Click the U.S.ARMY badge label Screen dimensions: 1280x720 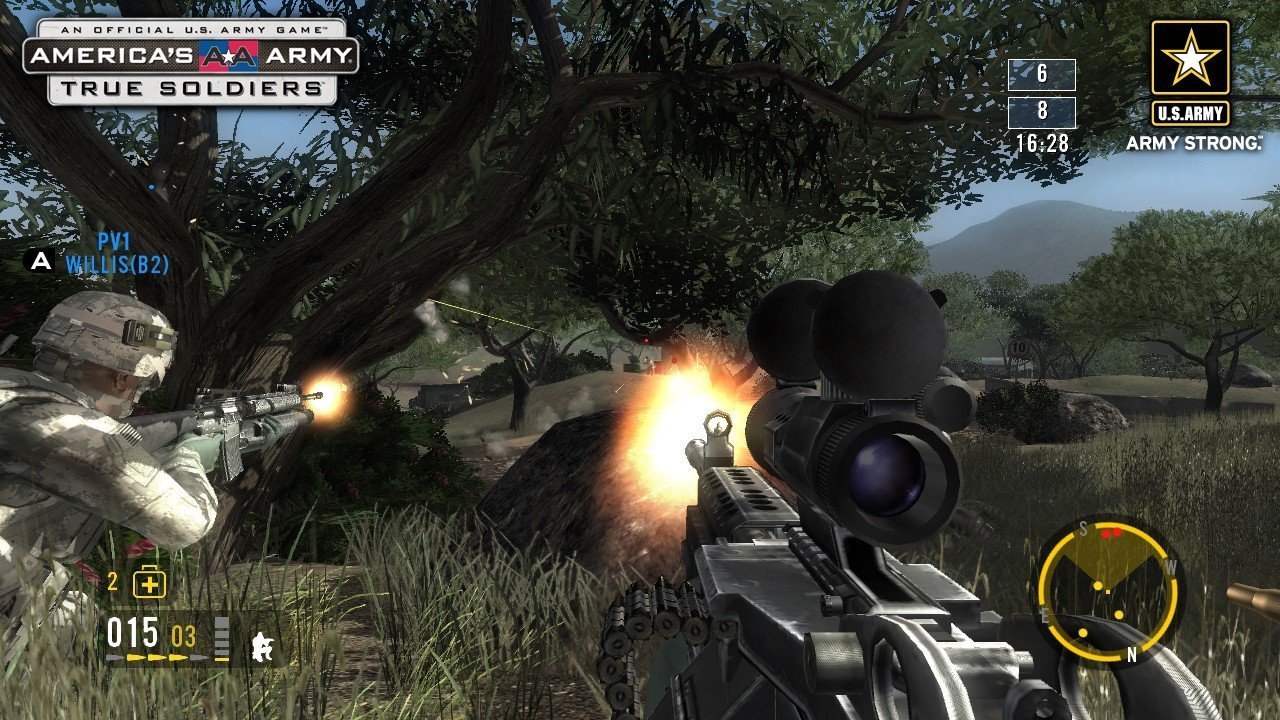(x=1189, y=112)
